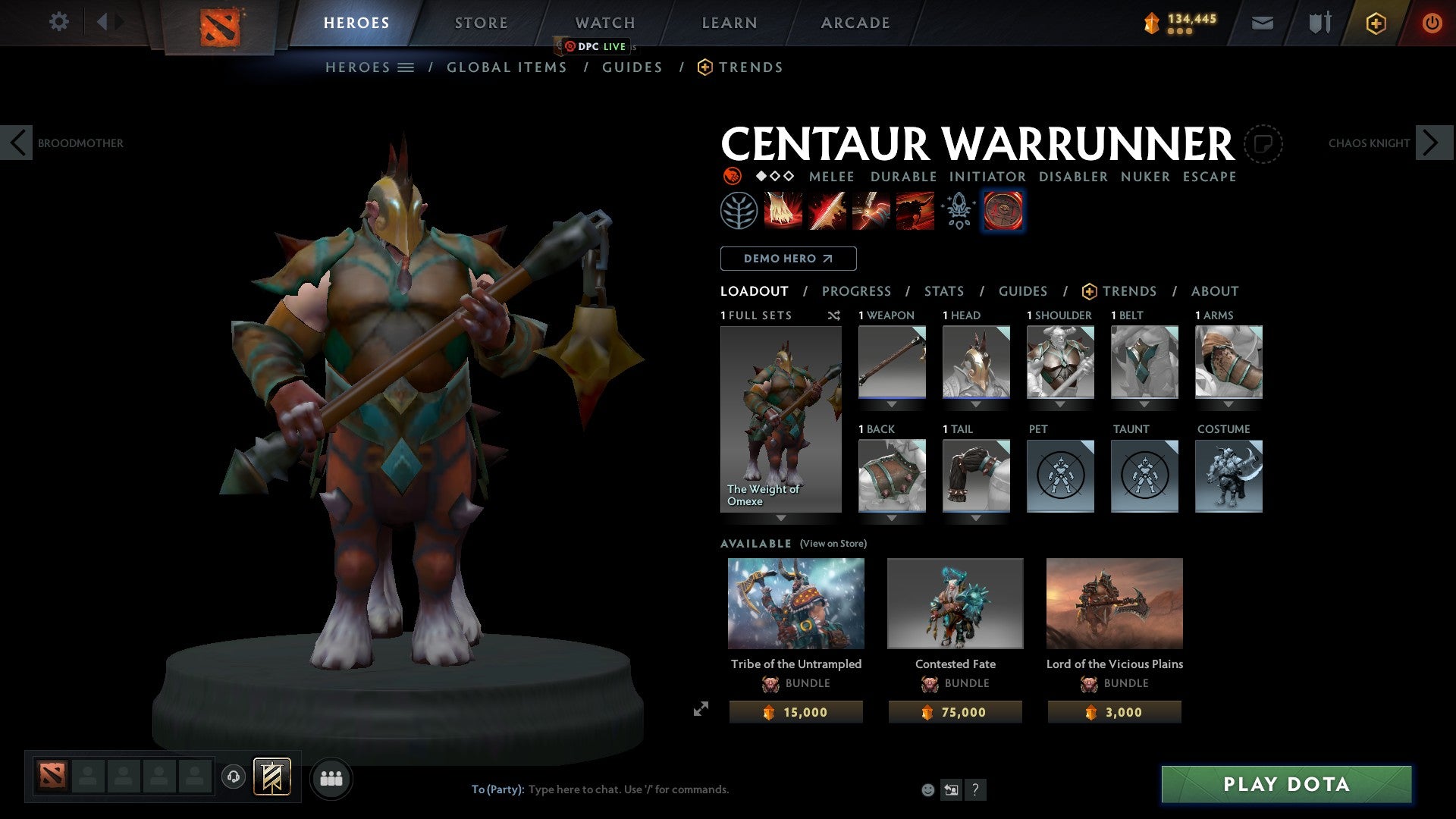
Task: Switch to the STATS tab
Action: click(943, 290)
